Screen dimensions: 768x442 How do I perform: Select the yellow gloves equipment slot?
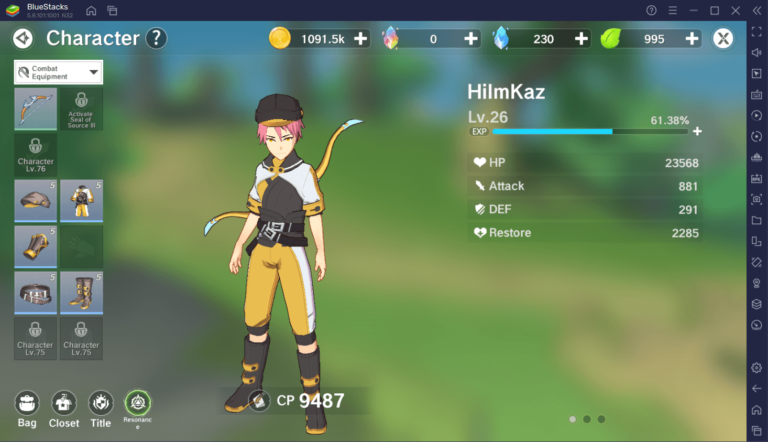(x=35, y=246)
